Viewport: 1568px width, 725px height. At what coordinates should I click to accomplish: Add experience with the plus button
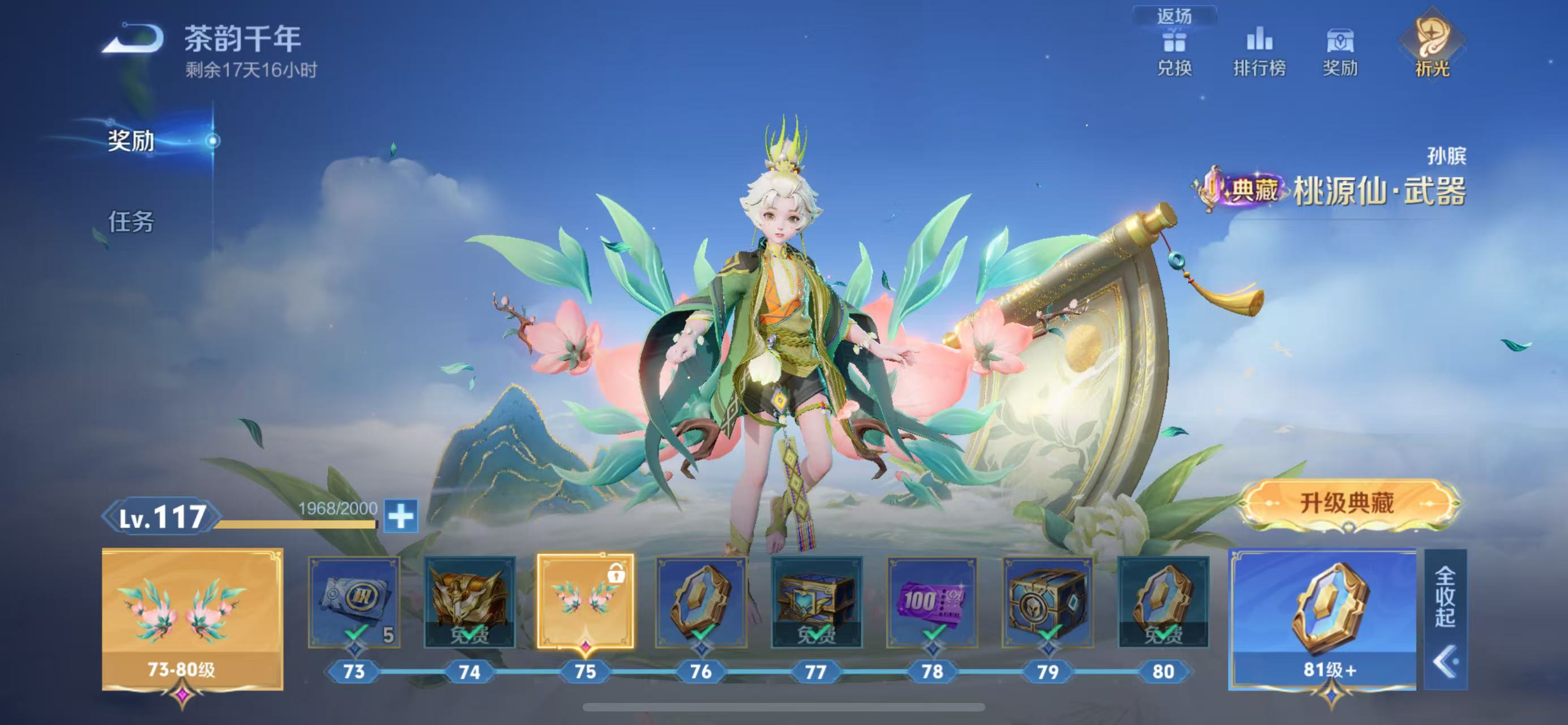point(401,516)
